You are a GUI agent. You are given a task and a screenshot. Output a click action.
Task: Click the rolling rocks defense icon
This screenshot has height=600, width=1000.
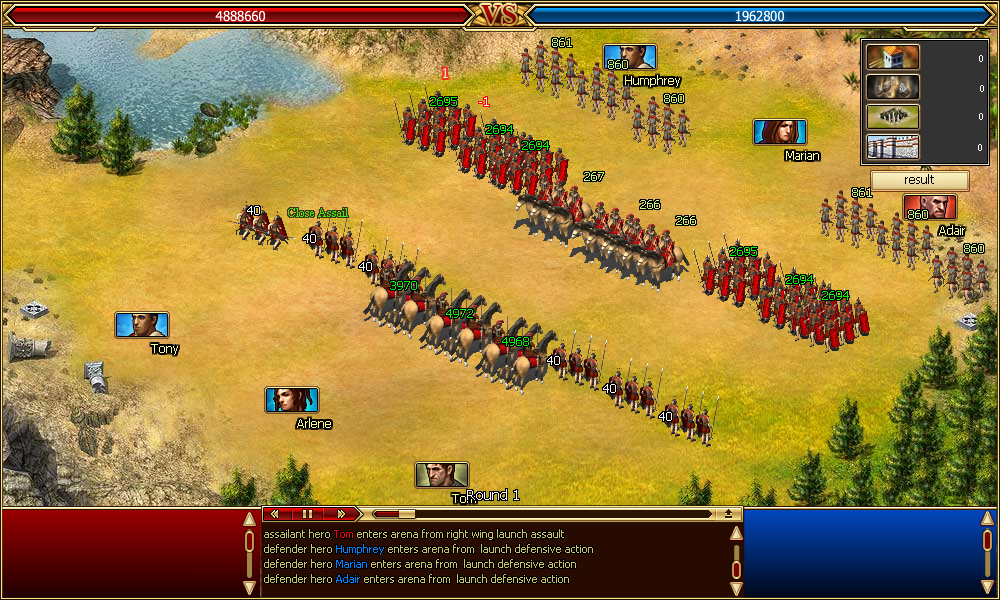click(x=893, y=87)
